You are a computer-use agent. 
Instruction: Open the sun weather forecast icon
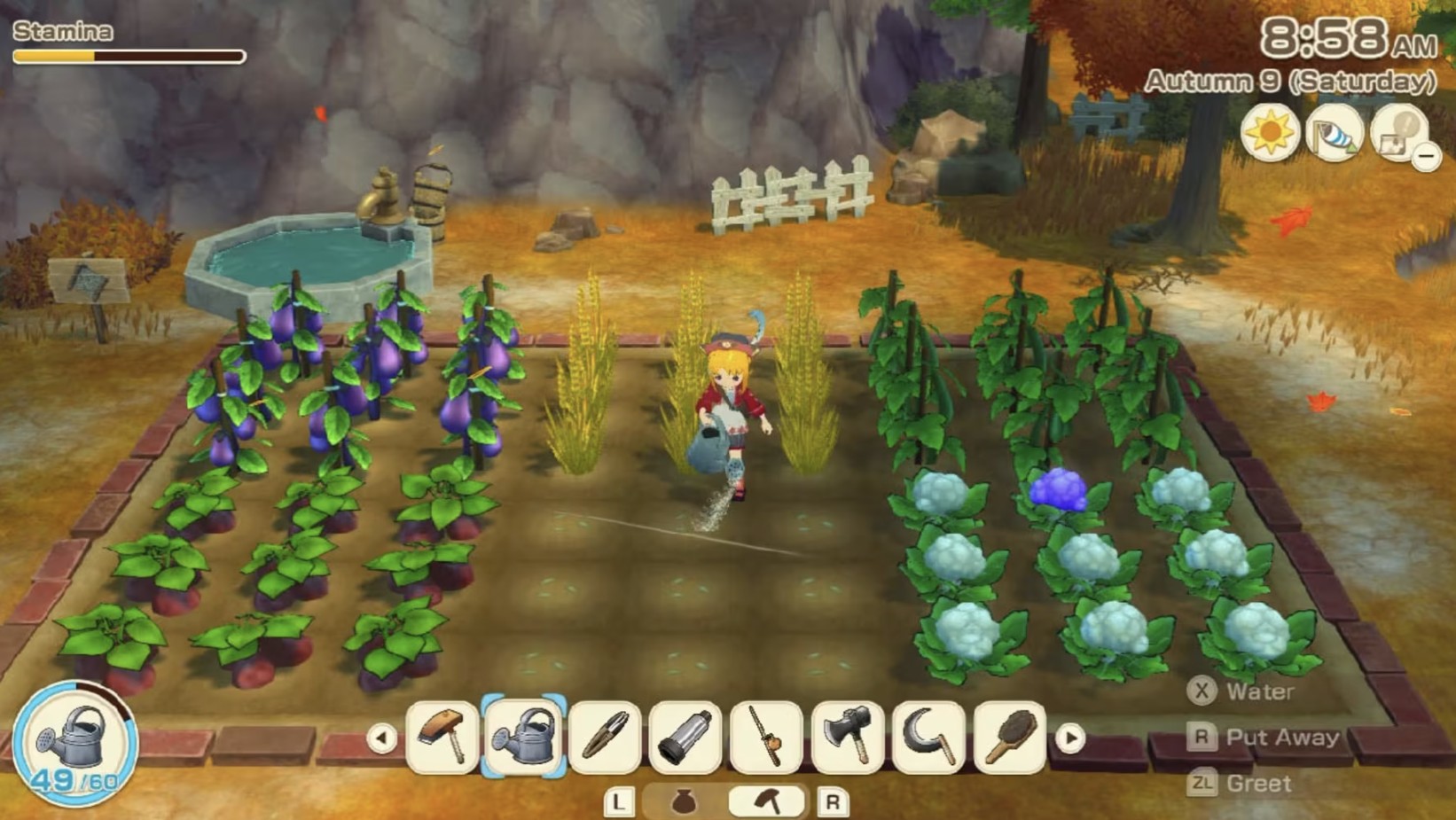coord(1272,131)
